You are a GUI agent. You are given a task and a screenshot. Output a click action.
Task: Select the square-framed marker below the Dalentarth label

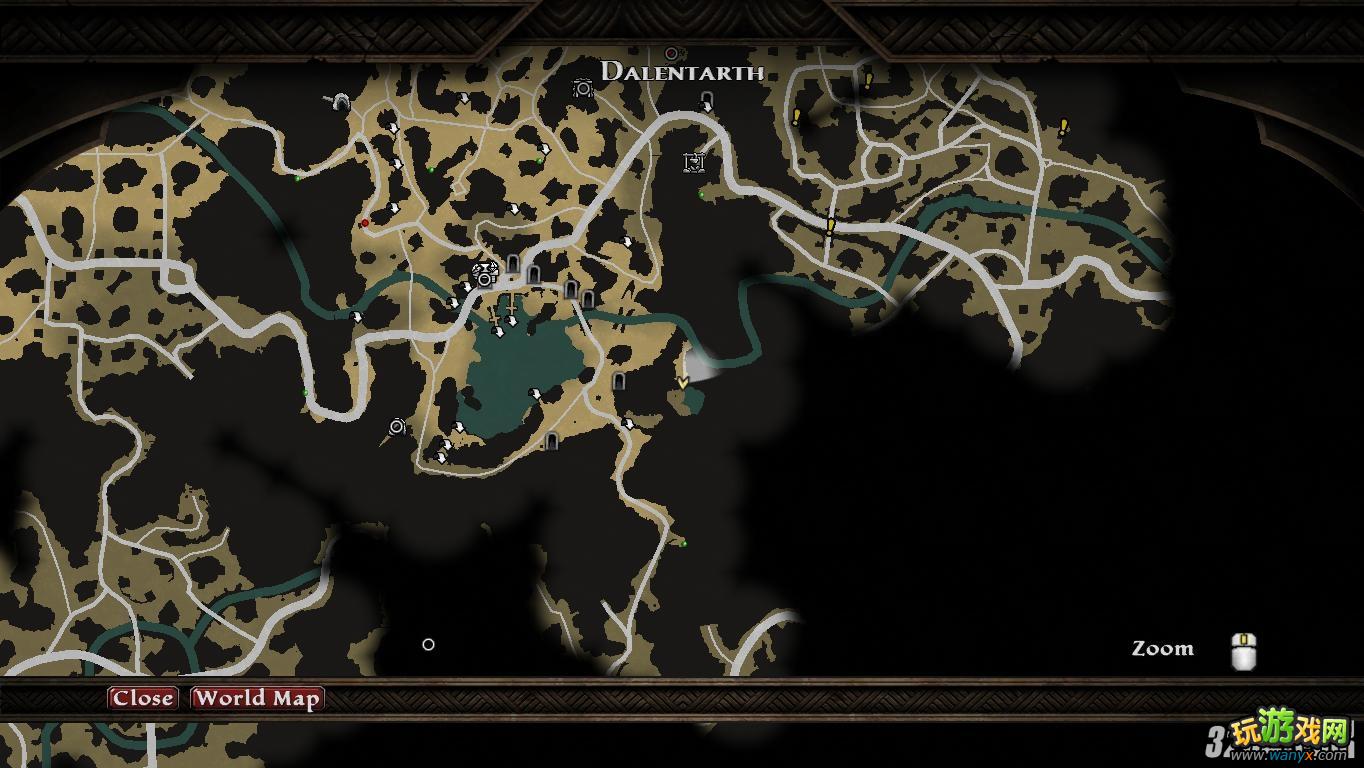pos(694,162)
